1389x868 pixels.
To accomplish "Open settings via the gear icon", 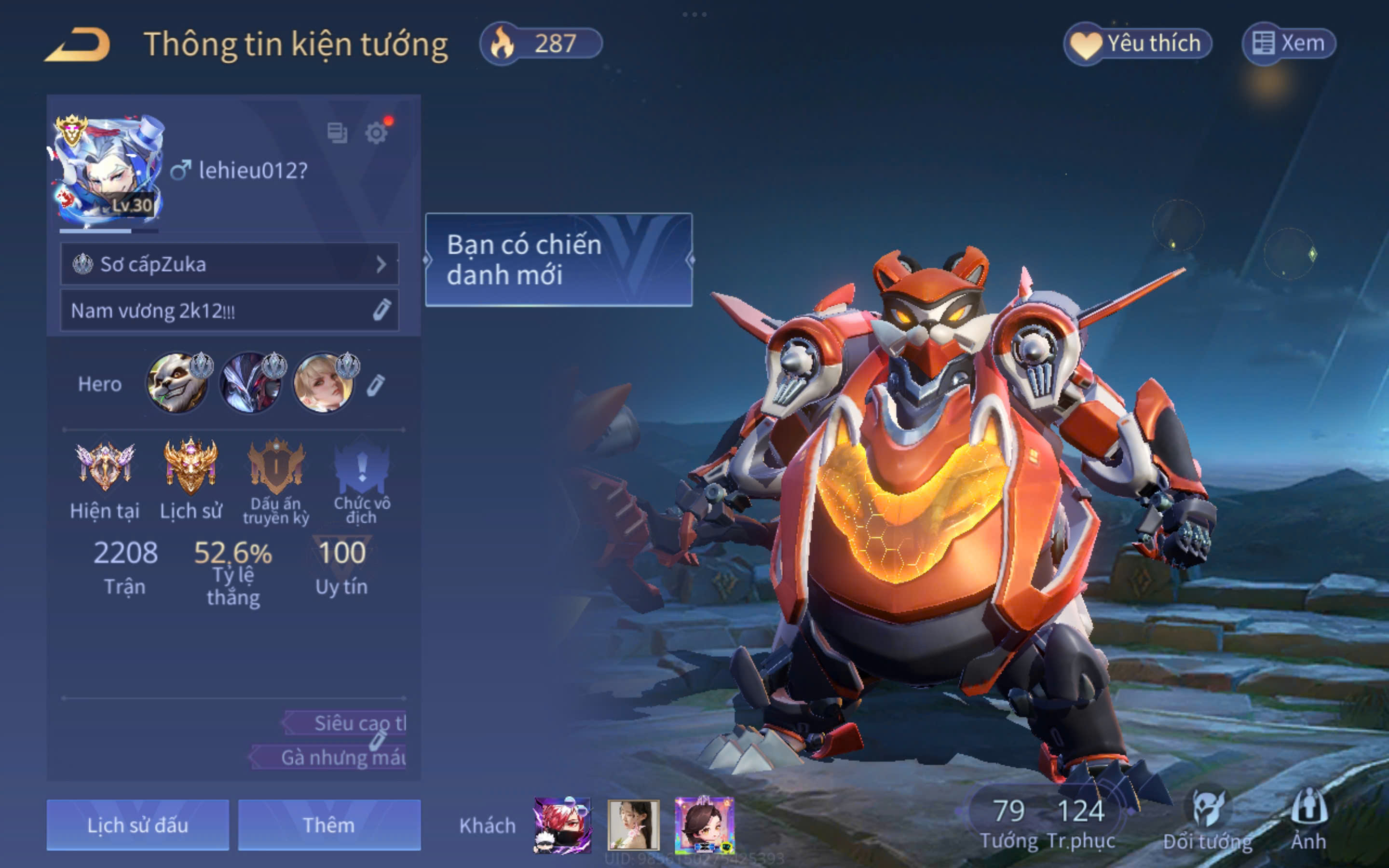I will (376, 133).
